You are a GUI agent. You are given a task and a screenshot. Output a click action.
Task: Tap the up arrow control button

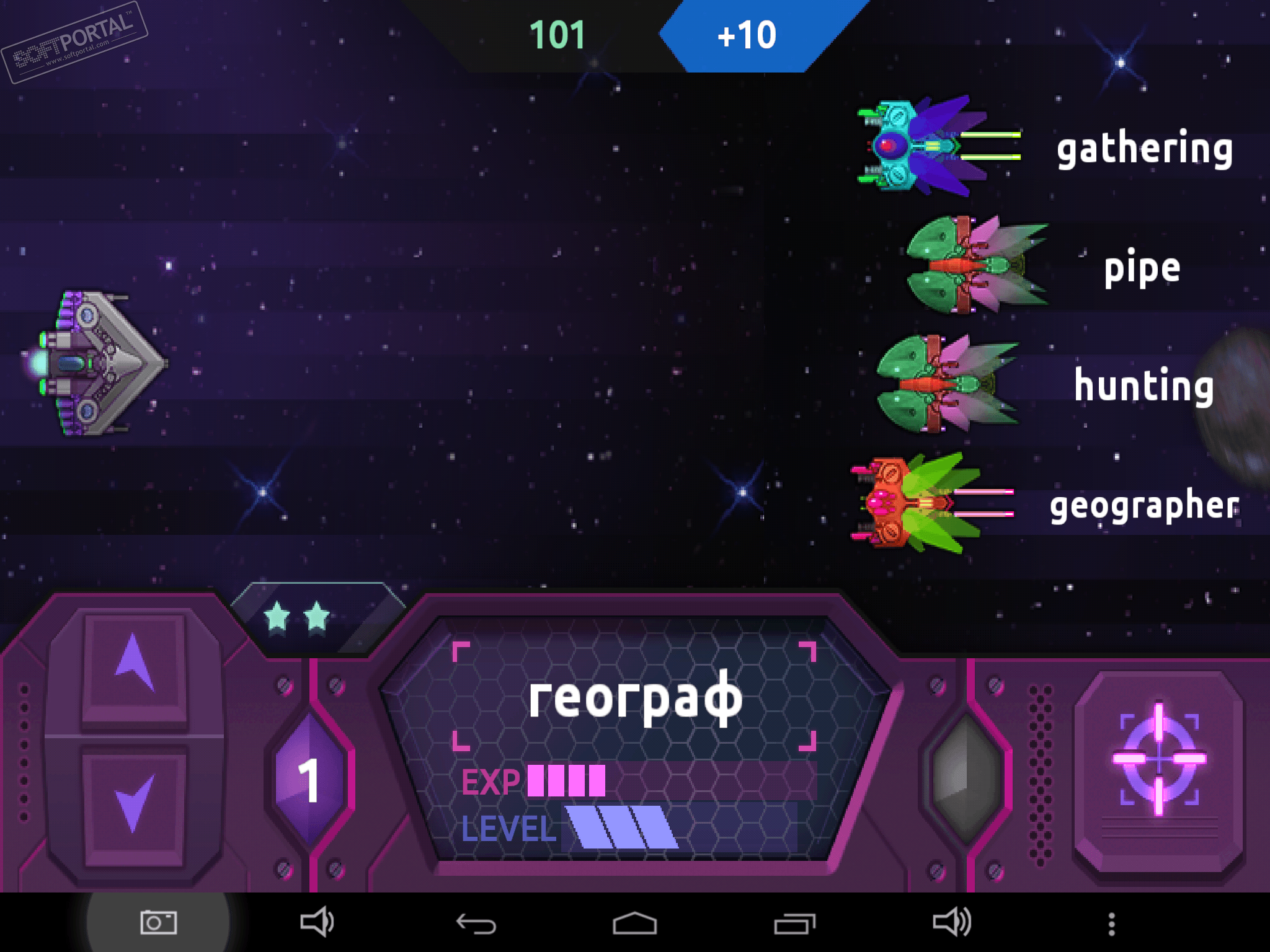135,665
